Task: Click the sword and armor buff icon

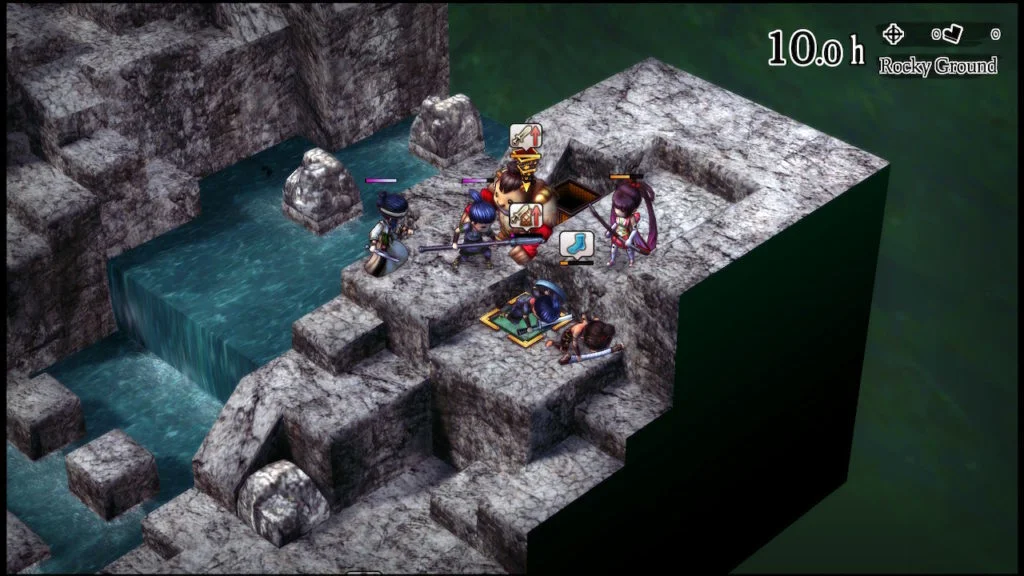Action: click(526, 214)
